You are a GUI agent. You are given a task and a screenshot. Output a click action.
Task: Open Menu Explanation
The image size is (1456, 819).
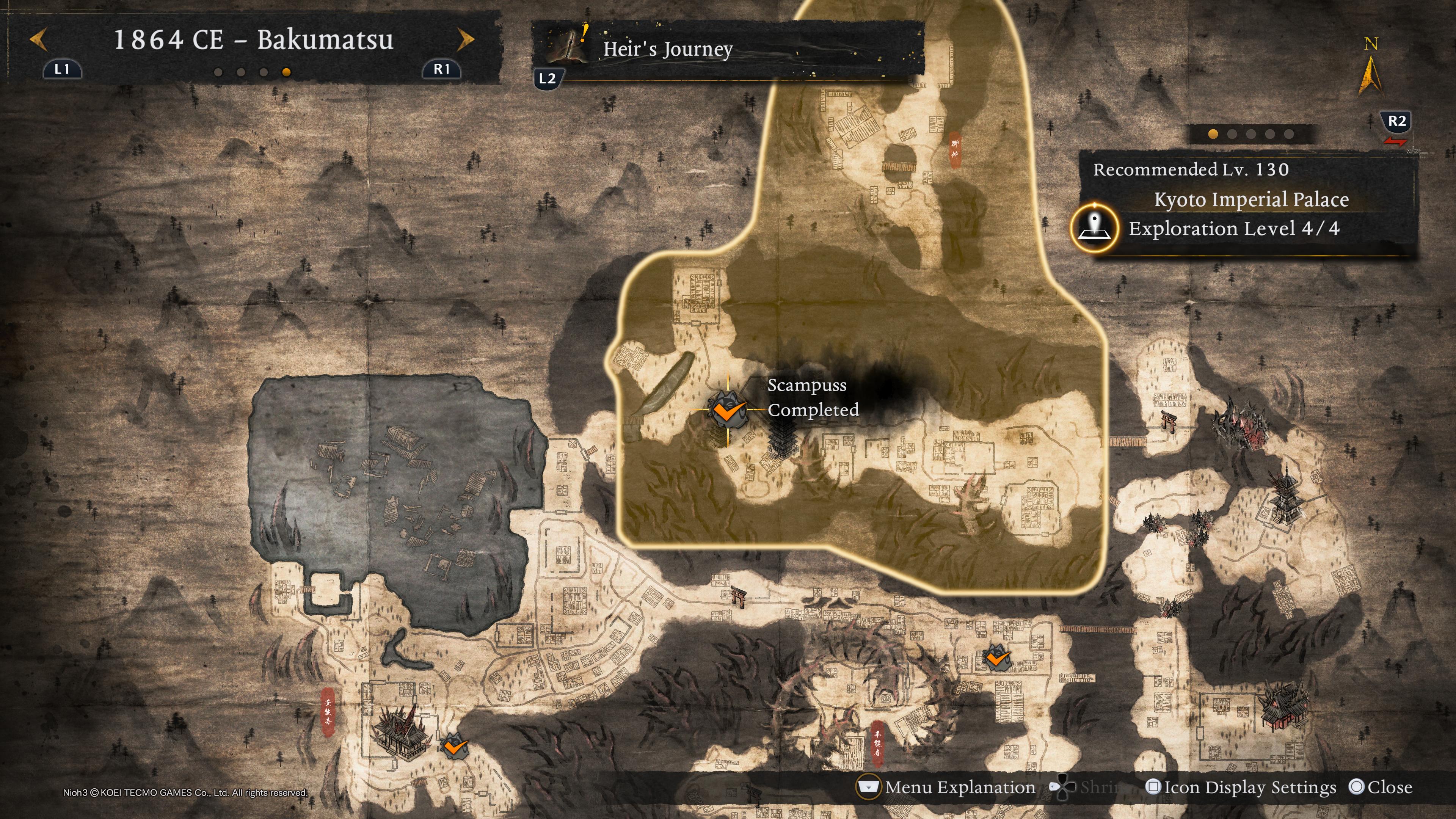pos(947,788)
